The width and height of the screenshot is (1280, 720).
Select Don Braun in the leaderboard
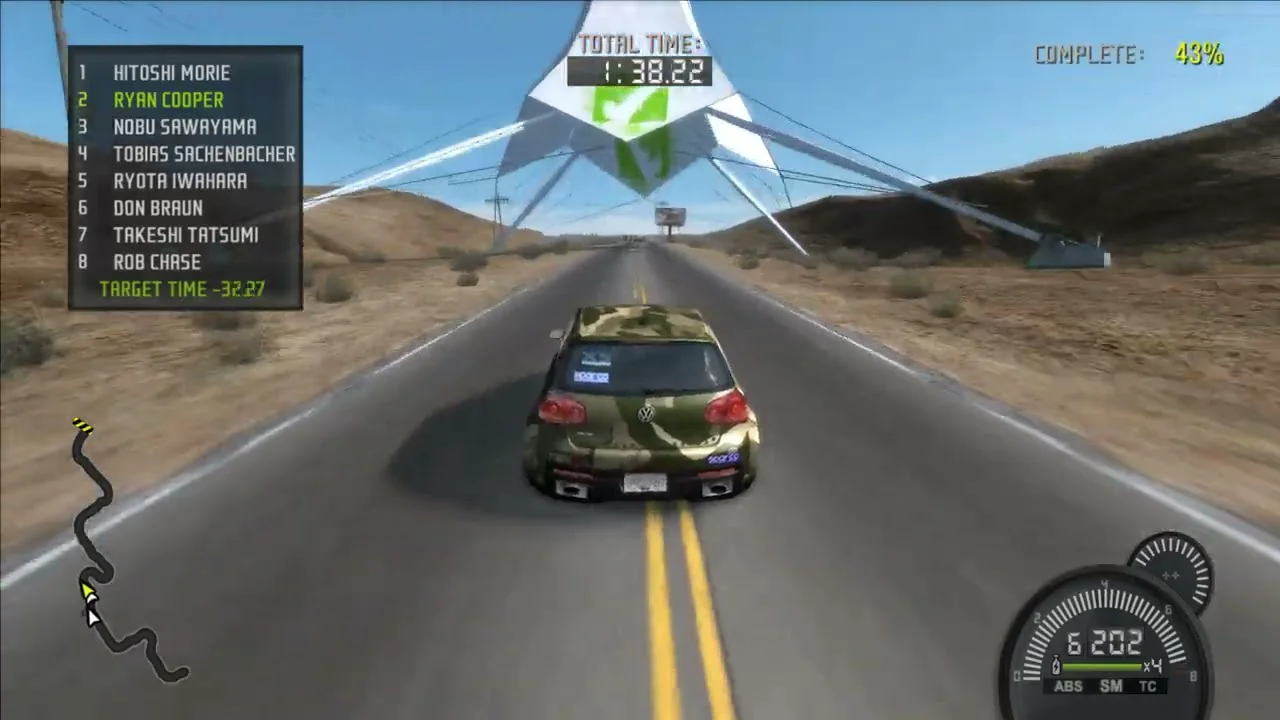(x=157, y=208)
